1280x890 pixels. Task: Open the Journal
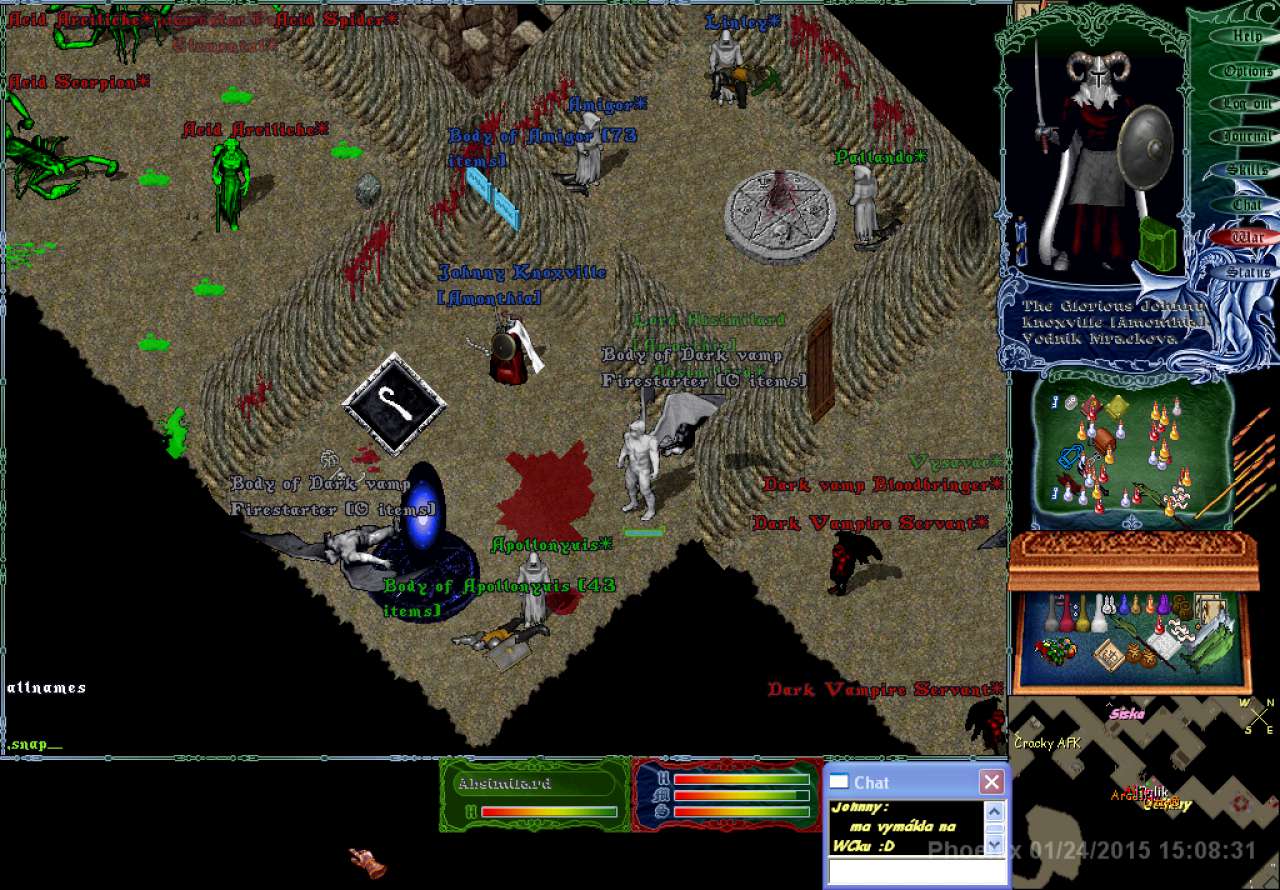1246,137
